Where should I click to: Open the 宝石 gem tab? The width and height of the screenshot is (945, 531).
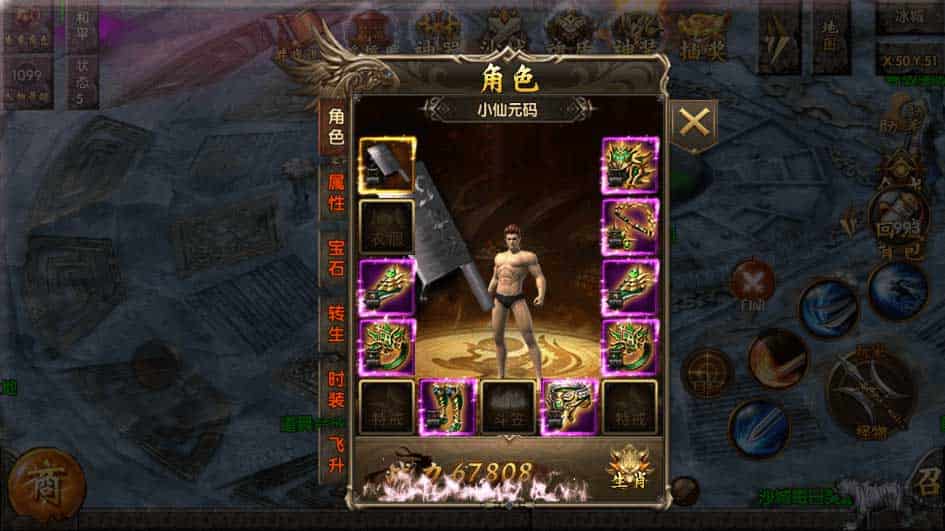335,255
